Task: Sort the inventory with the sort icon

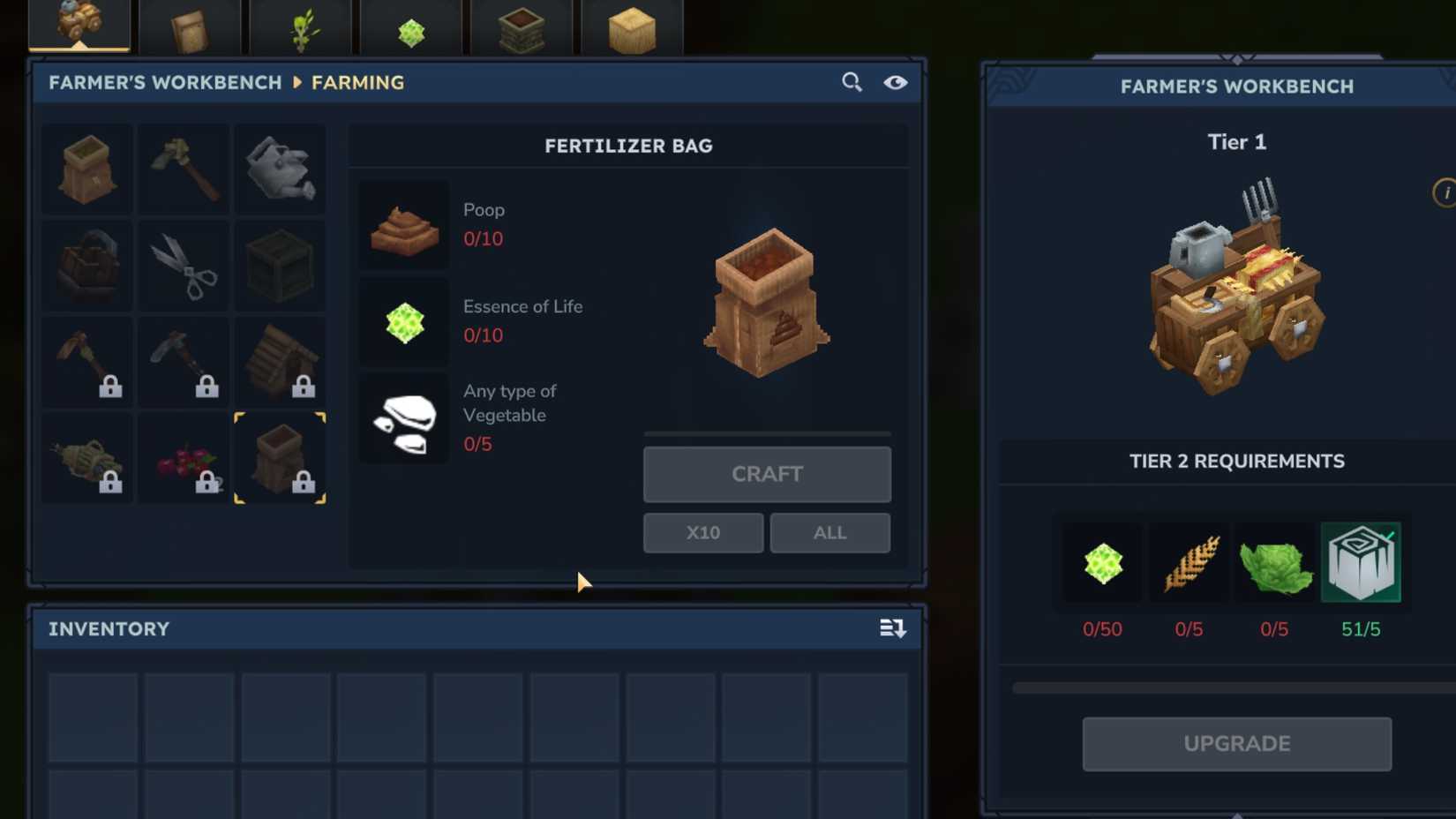Action: tap(893, 628)
